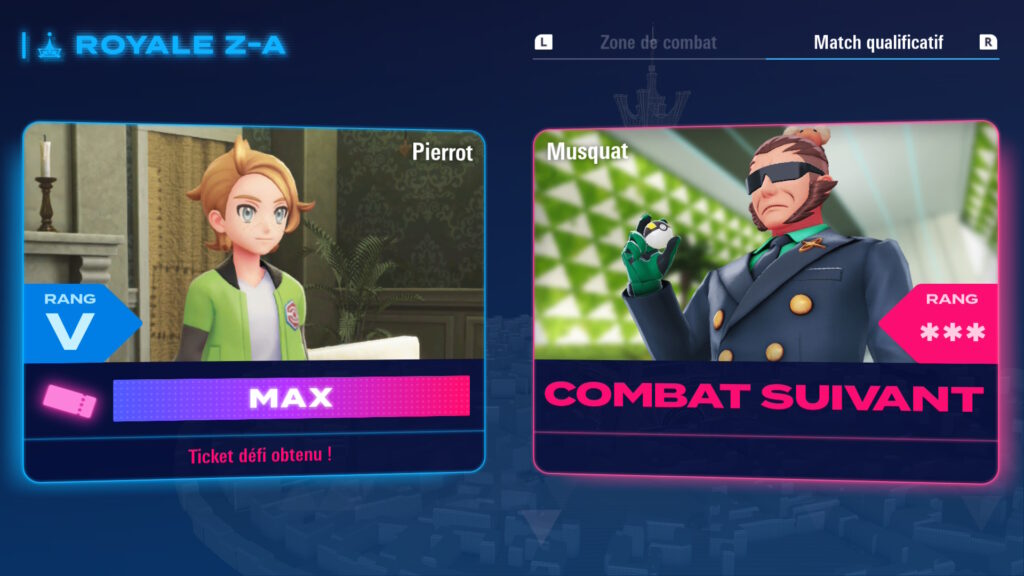1024x576 pixels.
Task: Switch to the Zone de combat tab
Action: coord(657,43)
